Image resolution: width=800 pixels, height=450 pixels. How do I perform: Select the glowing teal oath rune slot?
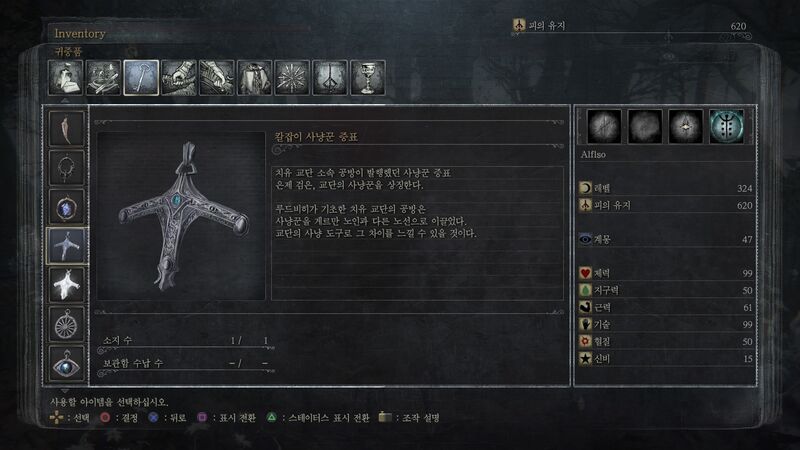[727, 127]
